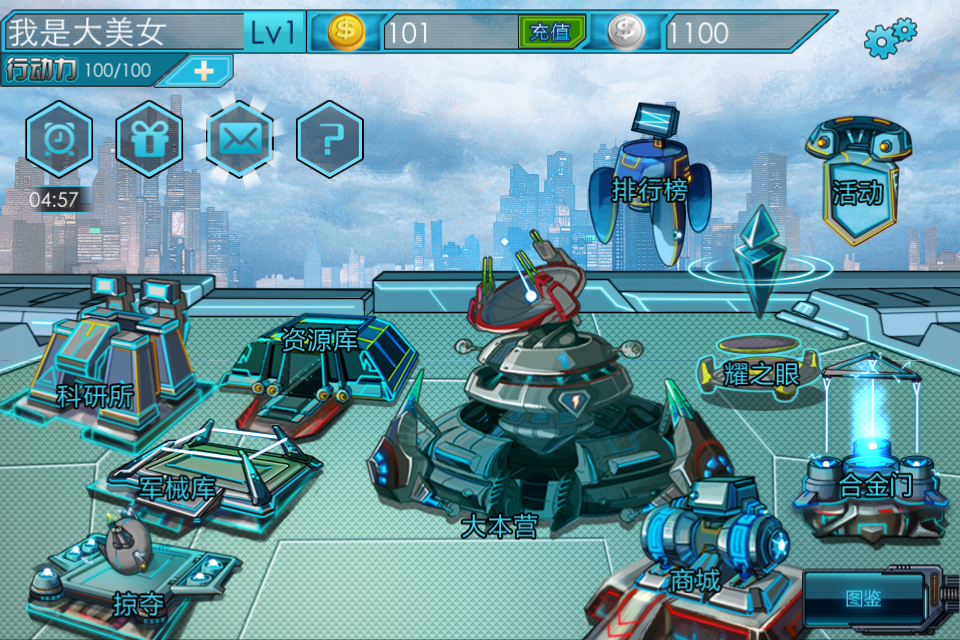Add action points with the plus button

click(204, 71)
